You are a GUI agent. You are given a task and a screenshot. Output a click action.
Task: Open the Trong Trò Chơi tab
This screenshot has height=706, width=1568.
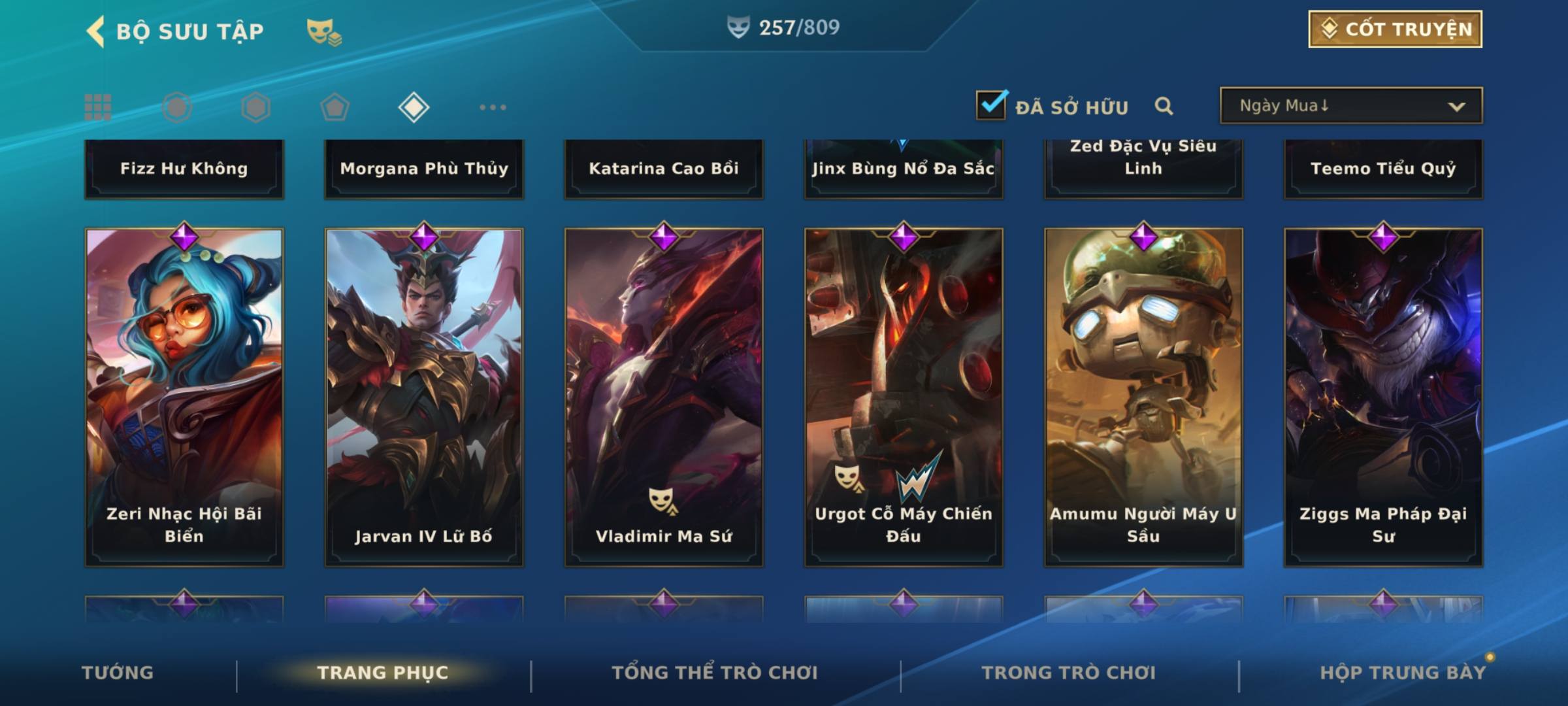pyautogui.click(x=1069, y=673)
